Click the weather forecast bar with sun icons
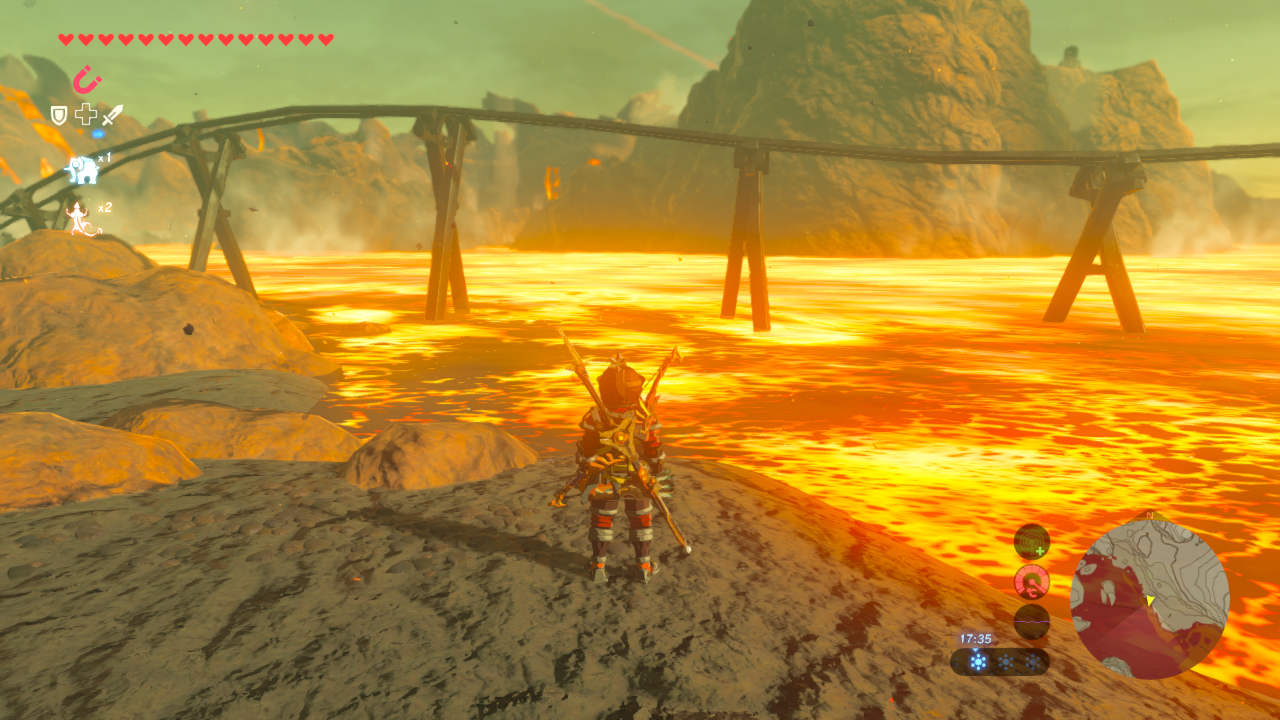 tap(999, 661)
